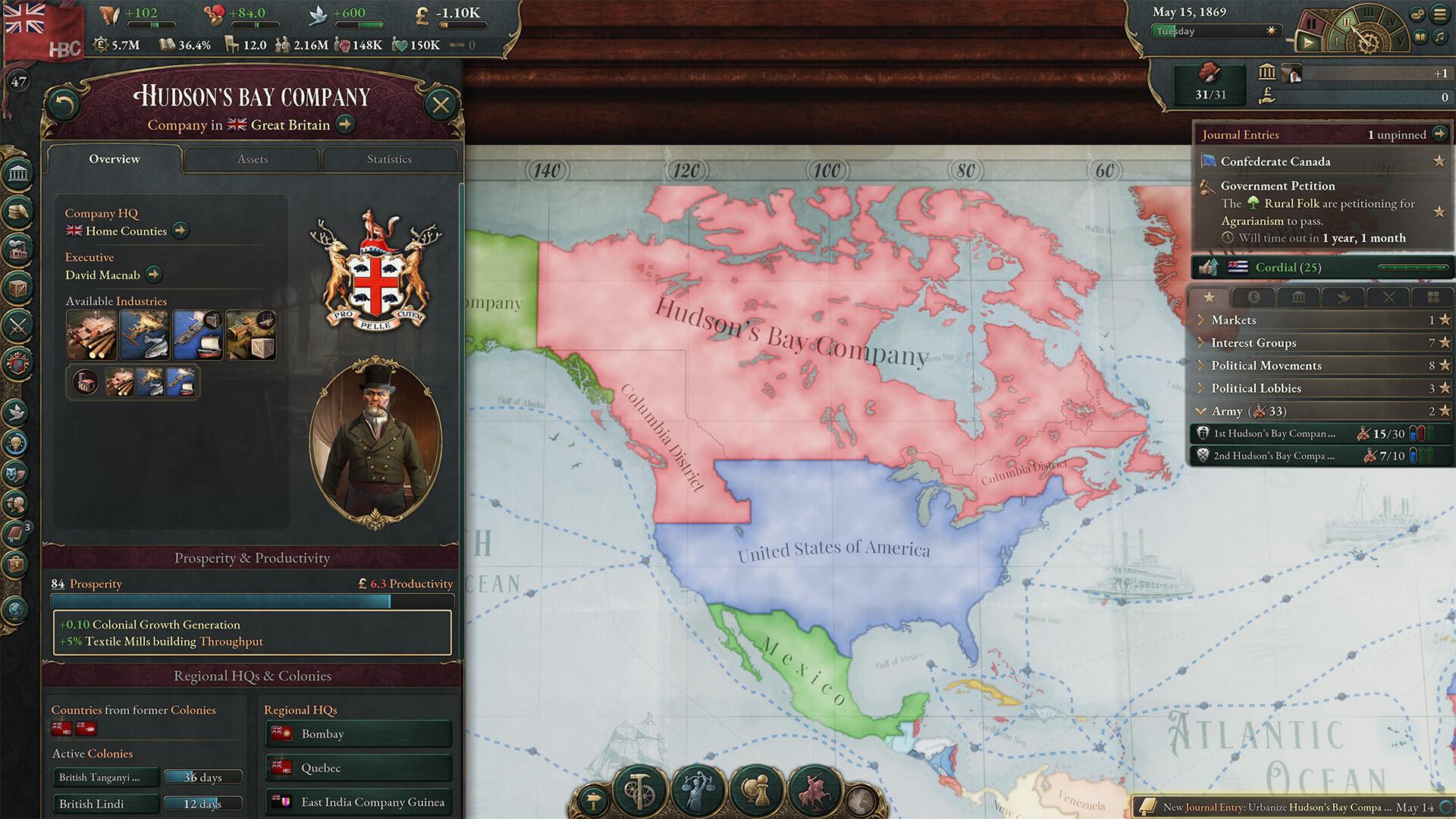This screenshot has height=819, width=1456.
Task: Select the production lens hammer-and-gears icon
Action: click(640, 792)
